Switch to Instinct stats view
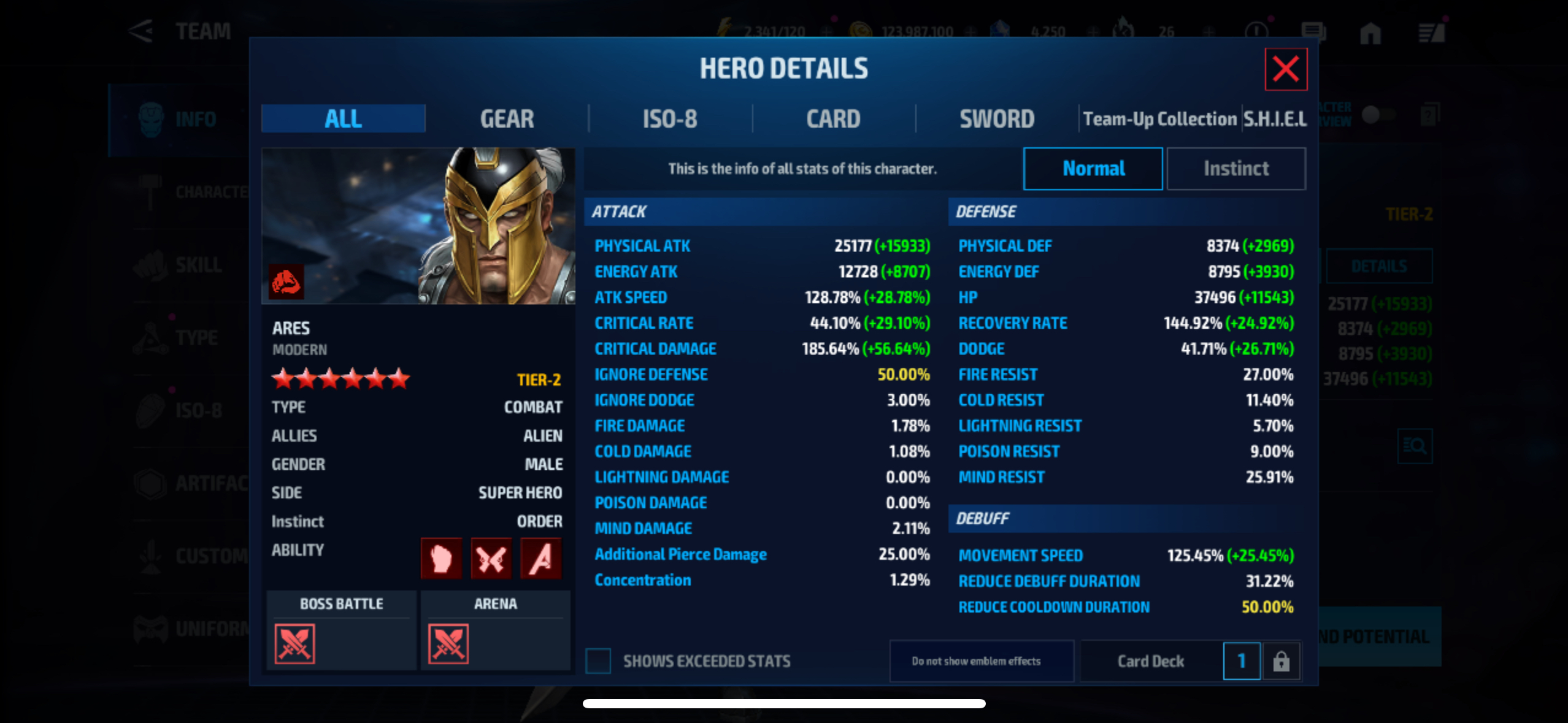The width and height of the screenshot is (1568, 723). click(x=1236, y=169)
